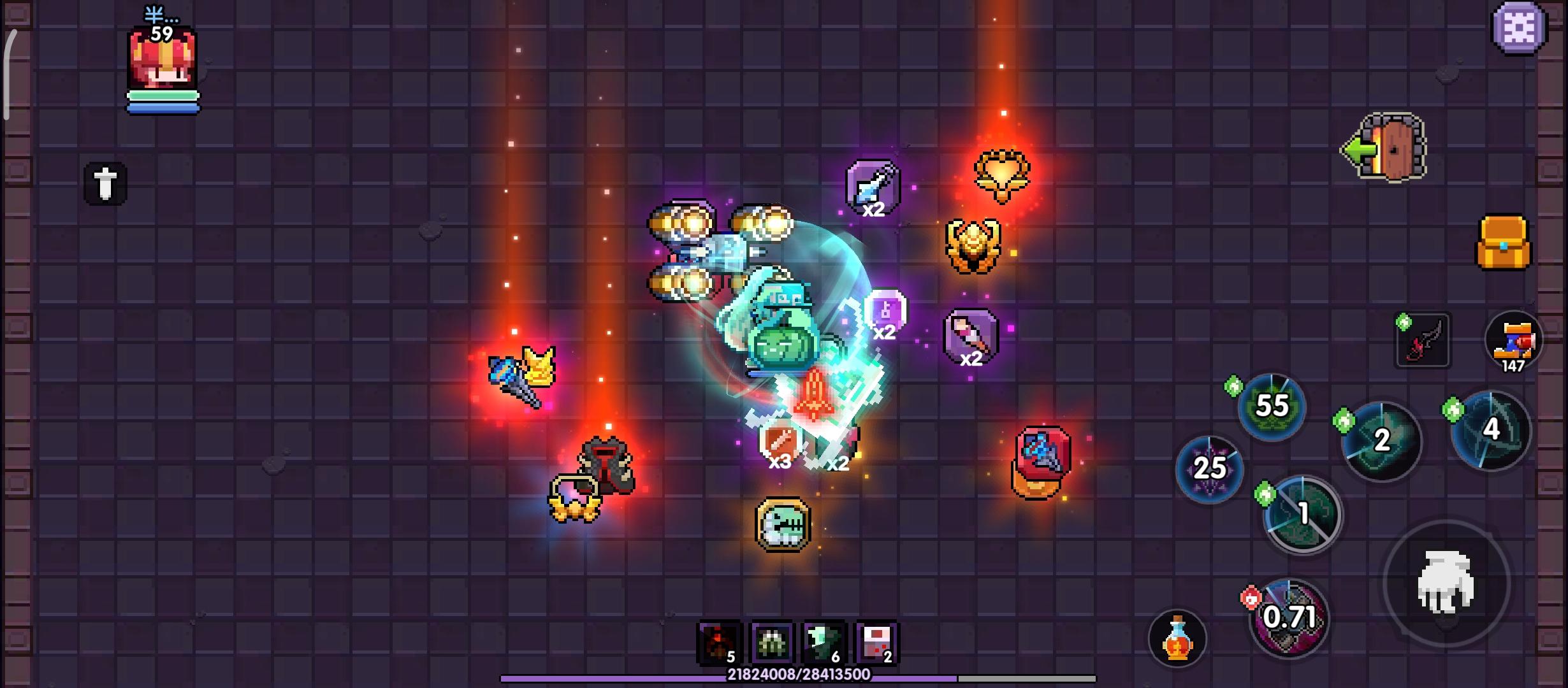Activate the purple snowflake skill showing 25
Screen dimensions: 1568x688
[x=1209, y=469]
